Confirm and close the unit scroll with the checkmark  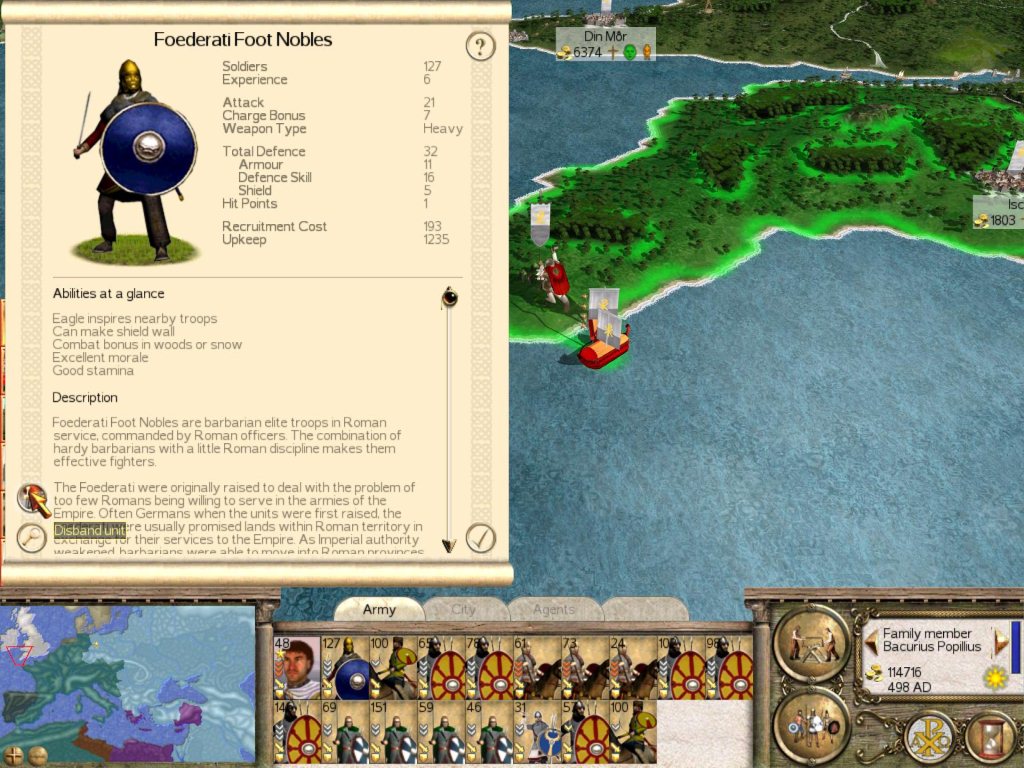point(481,538)
